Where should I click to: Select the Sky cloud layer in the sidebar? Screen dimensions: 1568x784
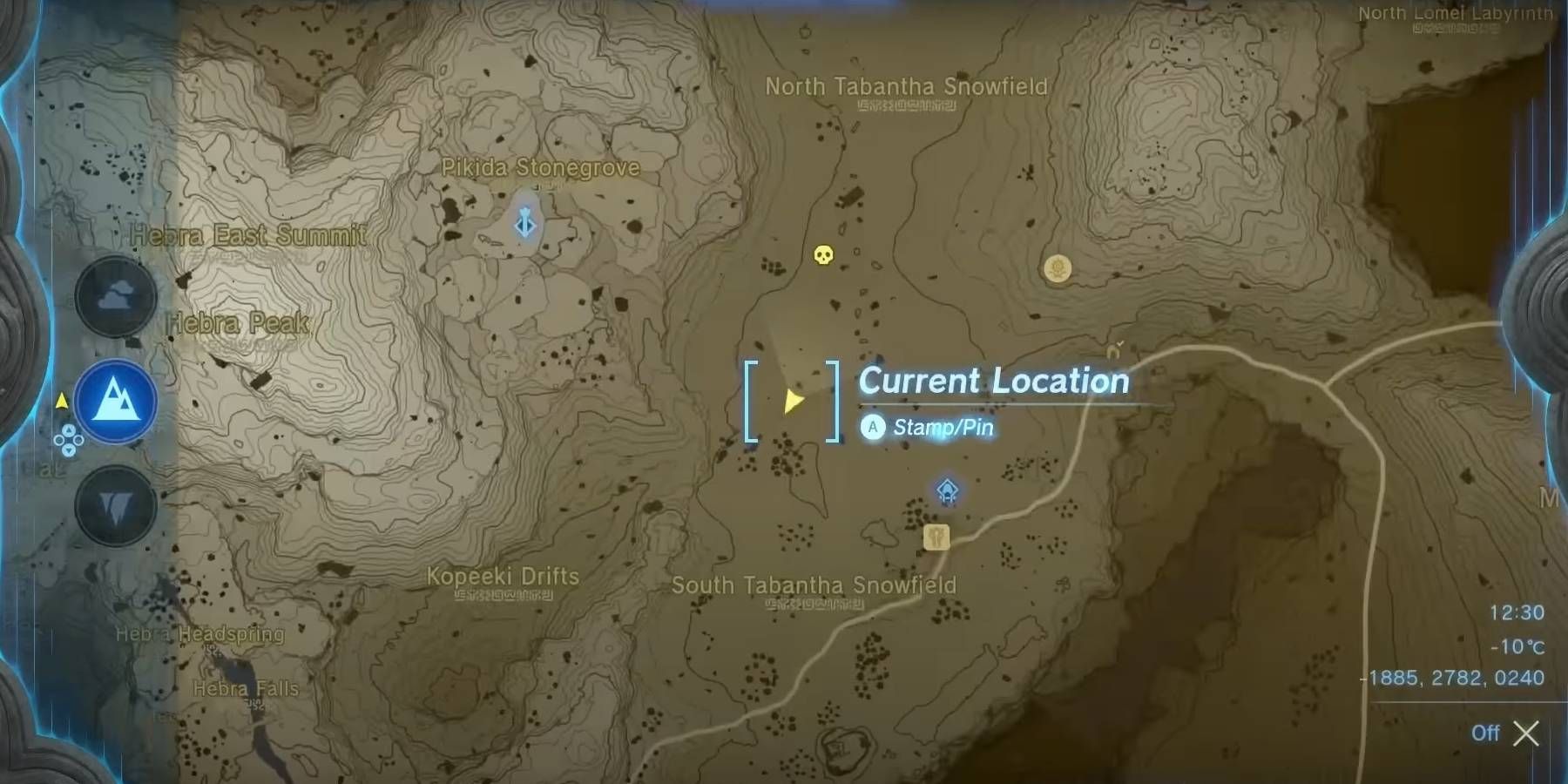[114, 296]
